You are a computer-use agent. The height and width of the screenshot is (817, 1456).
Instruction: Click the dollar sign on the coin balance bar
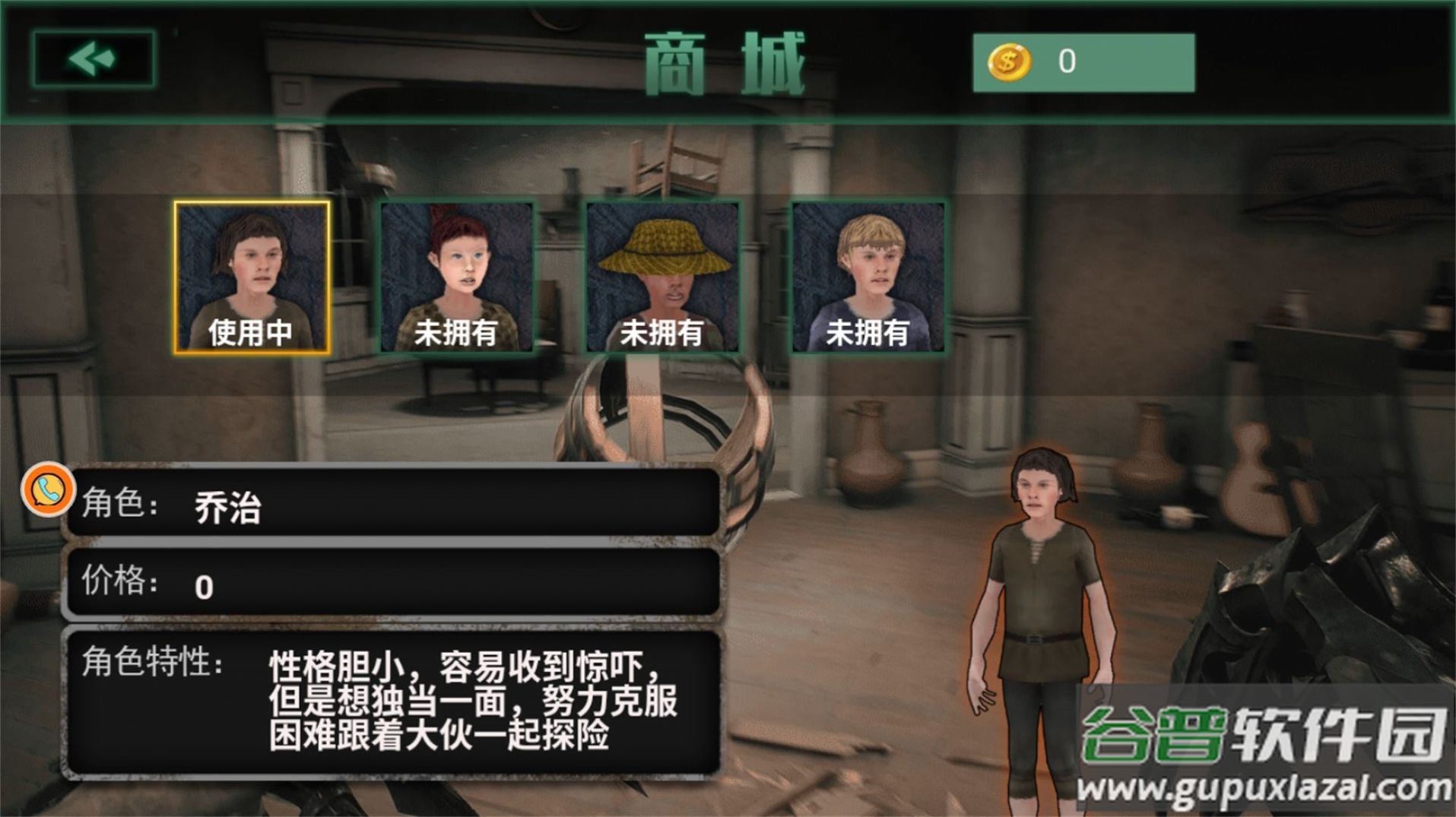click(x=1009, y=61)
